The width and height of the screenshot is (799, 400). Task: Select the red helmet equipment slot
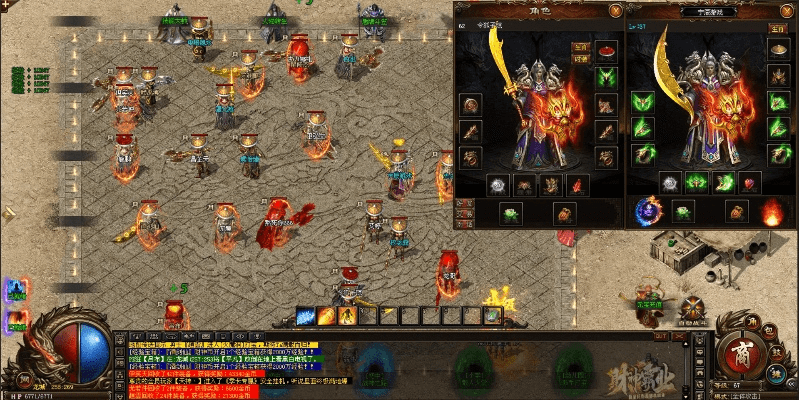tap(606, 49)
